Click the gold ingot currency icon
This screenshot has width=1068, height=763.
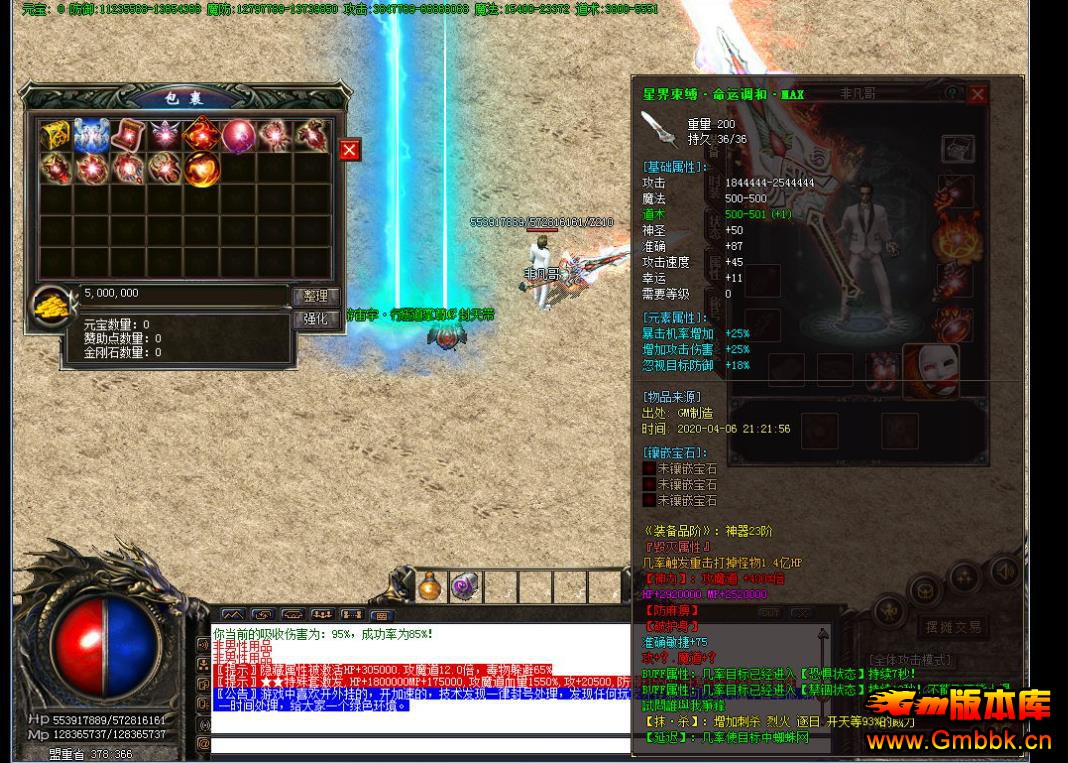[x=51, y=302]
